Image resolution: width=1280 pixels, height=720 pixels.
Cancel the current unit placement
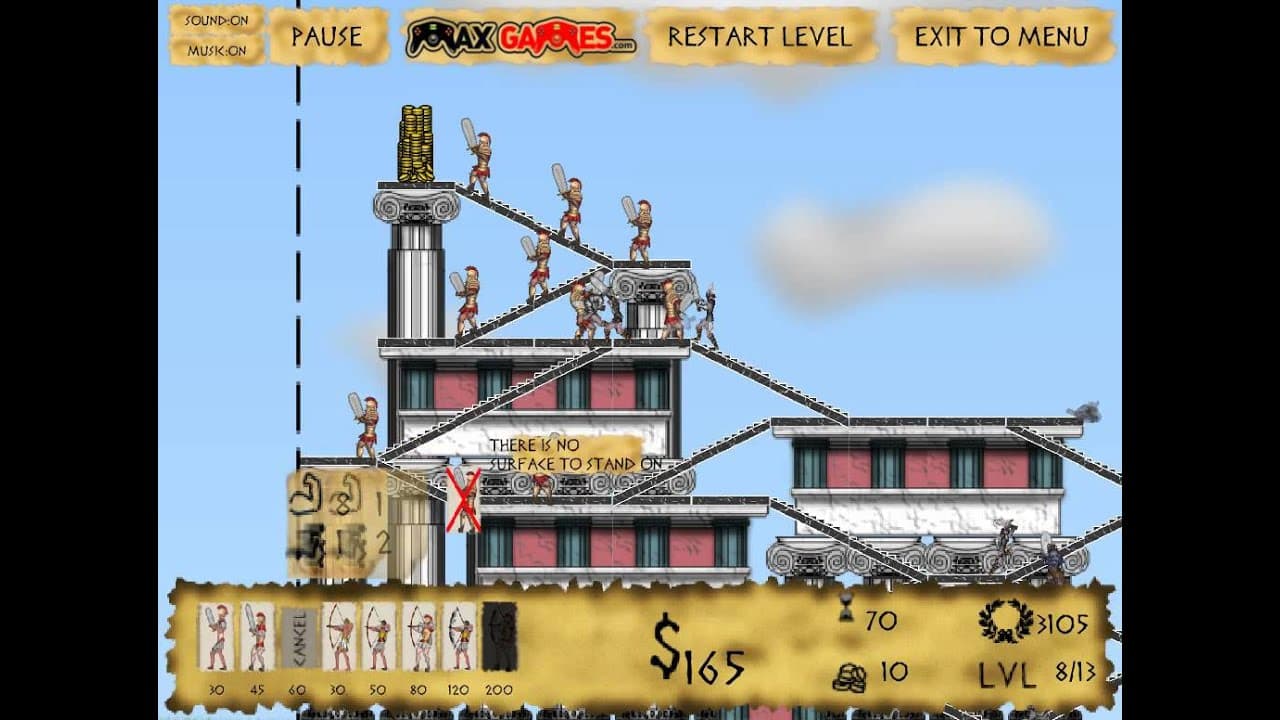pyautogui.click(x=298, y=636)
